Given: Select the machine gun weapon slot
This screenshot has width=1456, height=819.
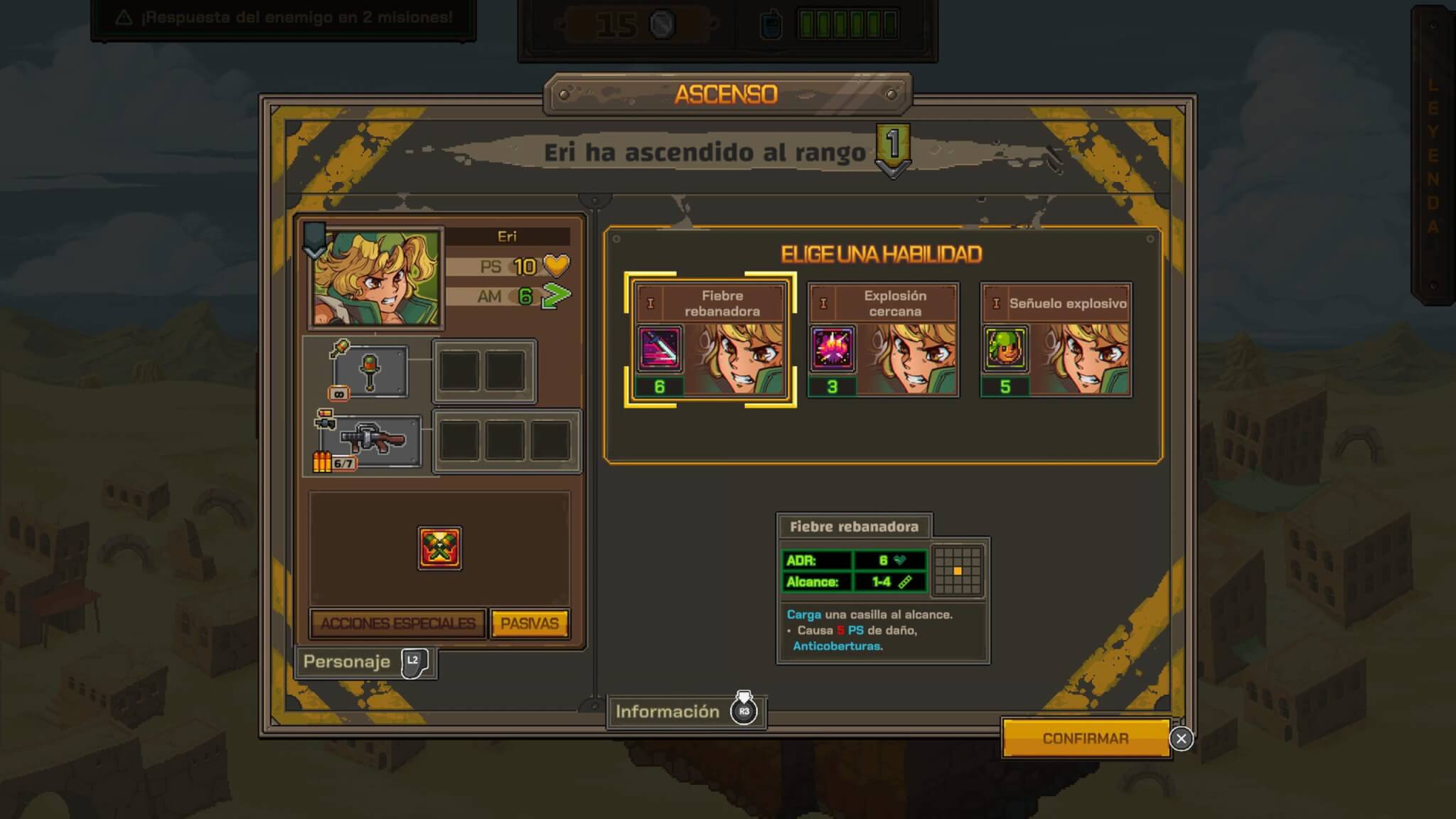Looking at the screenshot, I should pos(372,440).
